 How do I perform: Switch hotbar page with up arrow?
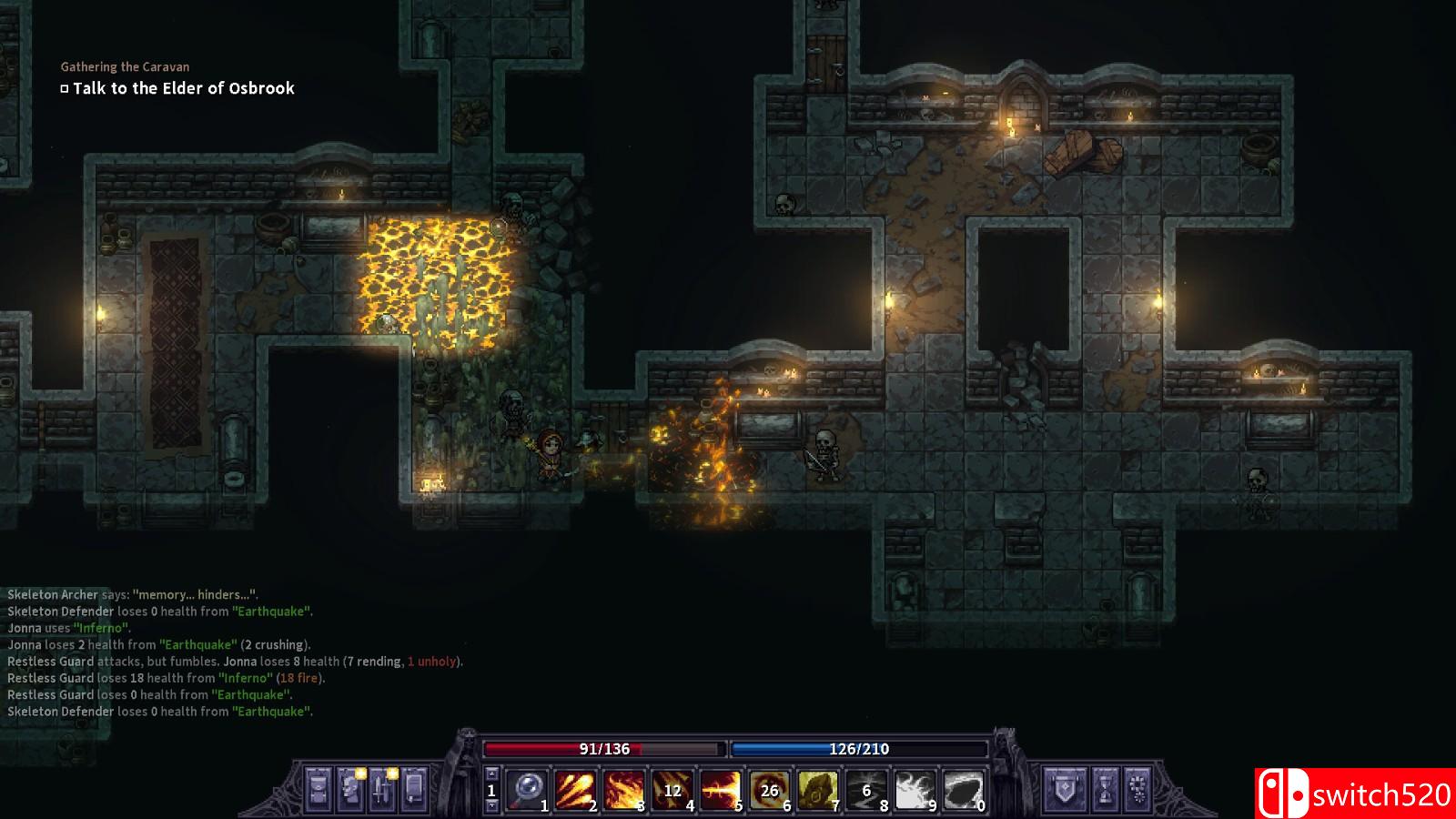pyautogui.click(x=491, y=775)
